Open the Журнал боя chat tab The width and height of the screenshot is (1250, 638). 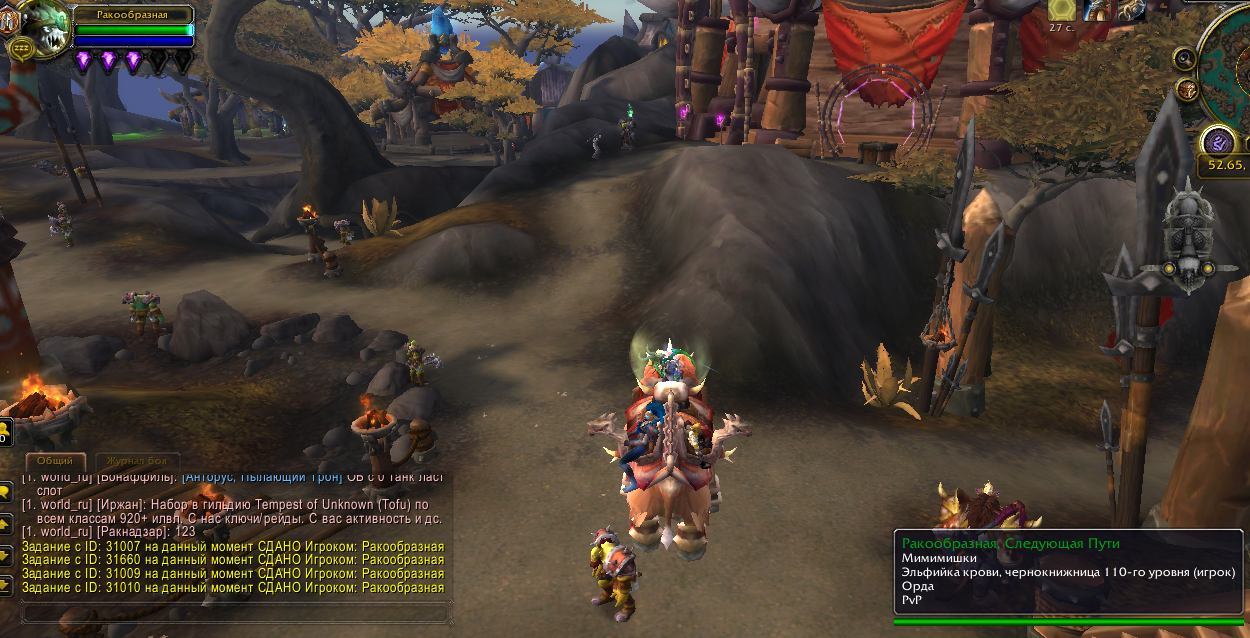point(136,461)
